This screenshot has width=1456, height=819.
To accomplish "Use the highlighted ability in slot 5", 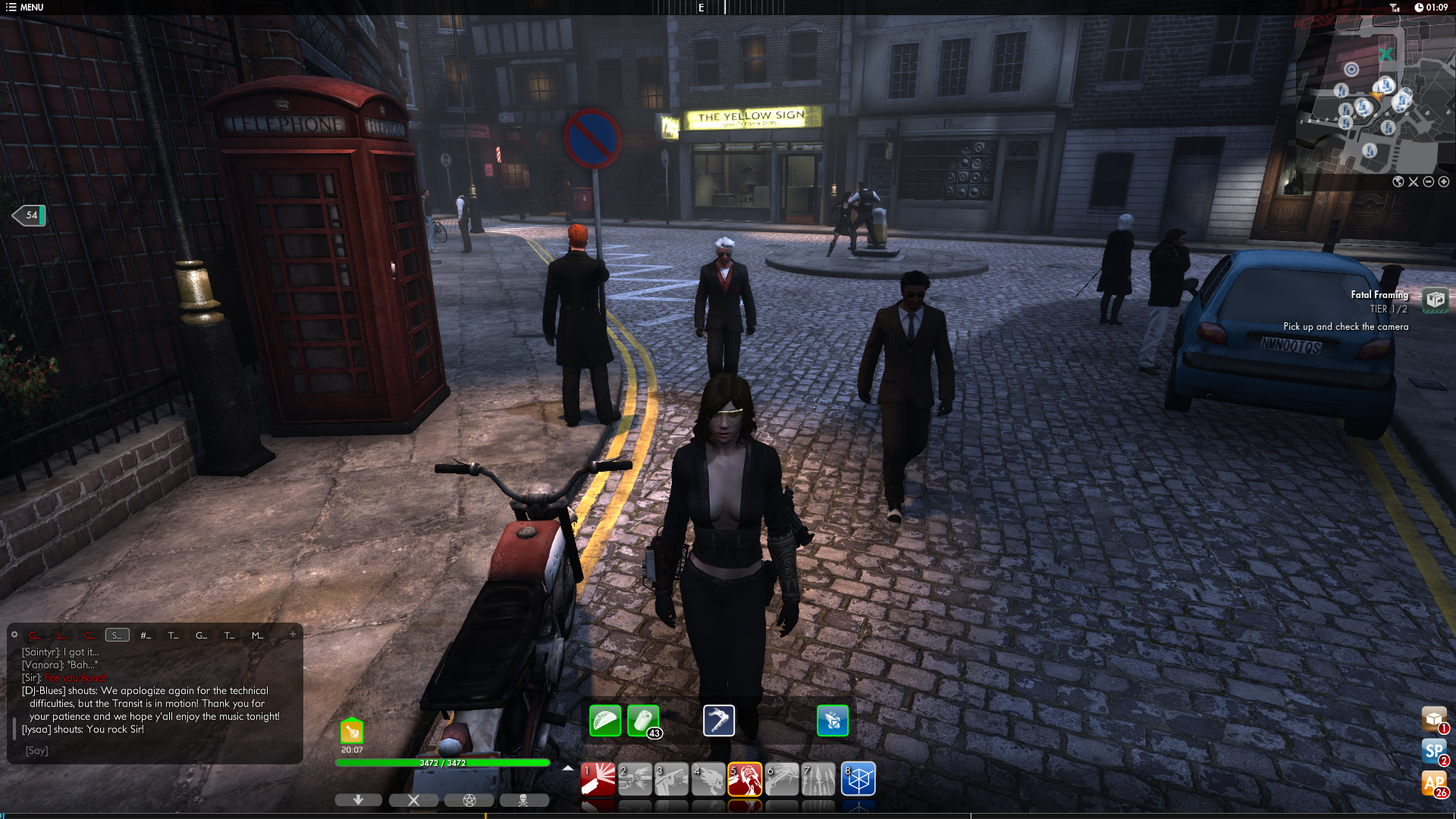I will [x=745, y=779].
